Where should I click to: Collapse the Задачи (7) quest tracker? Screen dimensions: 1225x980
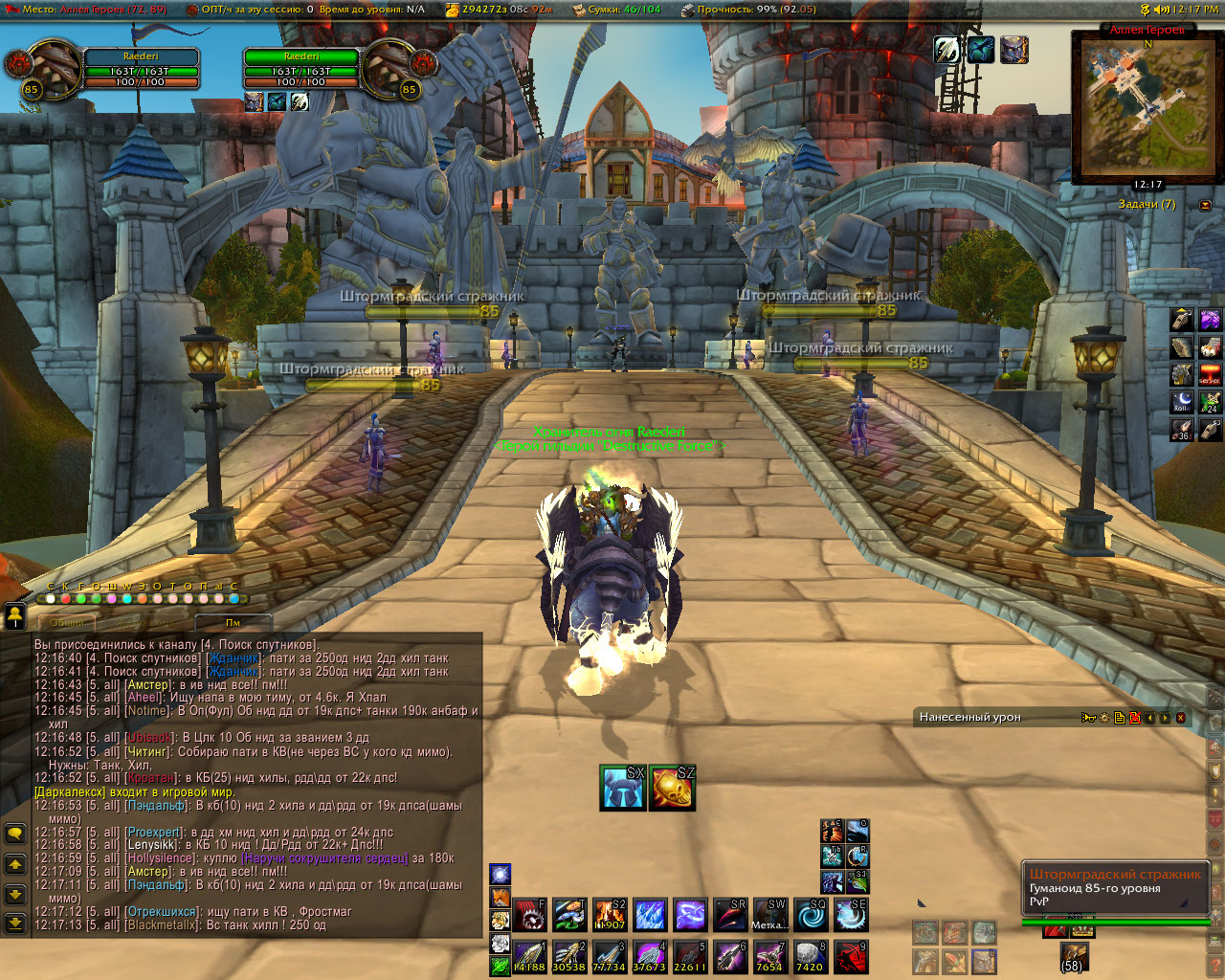[x=1205, y=205]
